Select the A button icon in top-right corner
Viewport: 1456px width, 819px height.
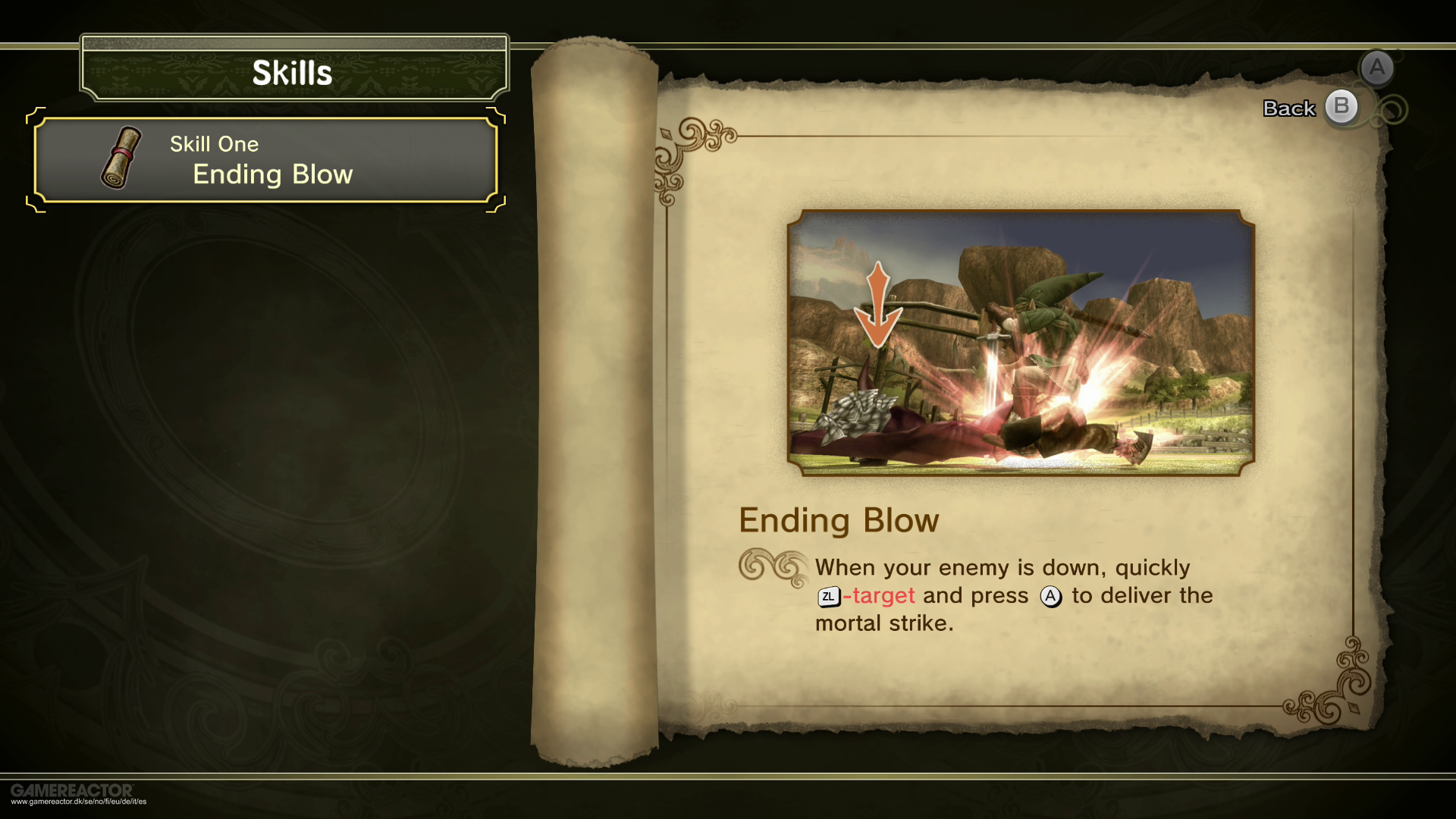coord(1377,68)
